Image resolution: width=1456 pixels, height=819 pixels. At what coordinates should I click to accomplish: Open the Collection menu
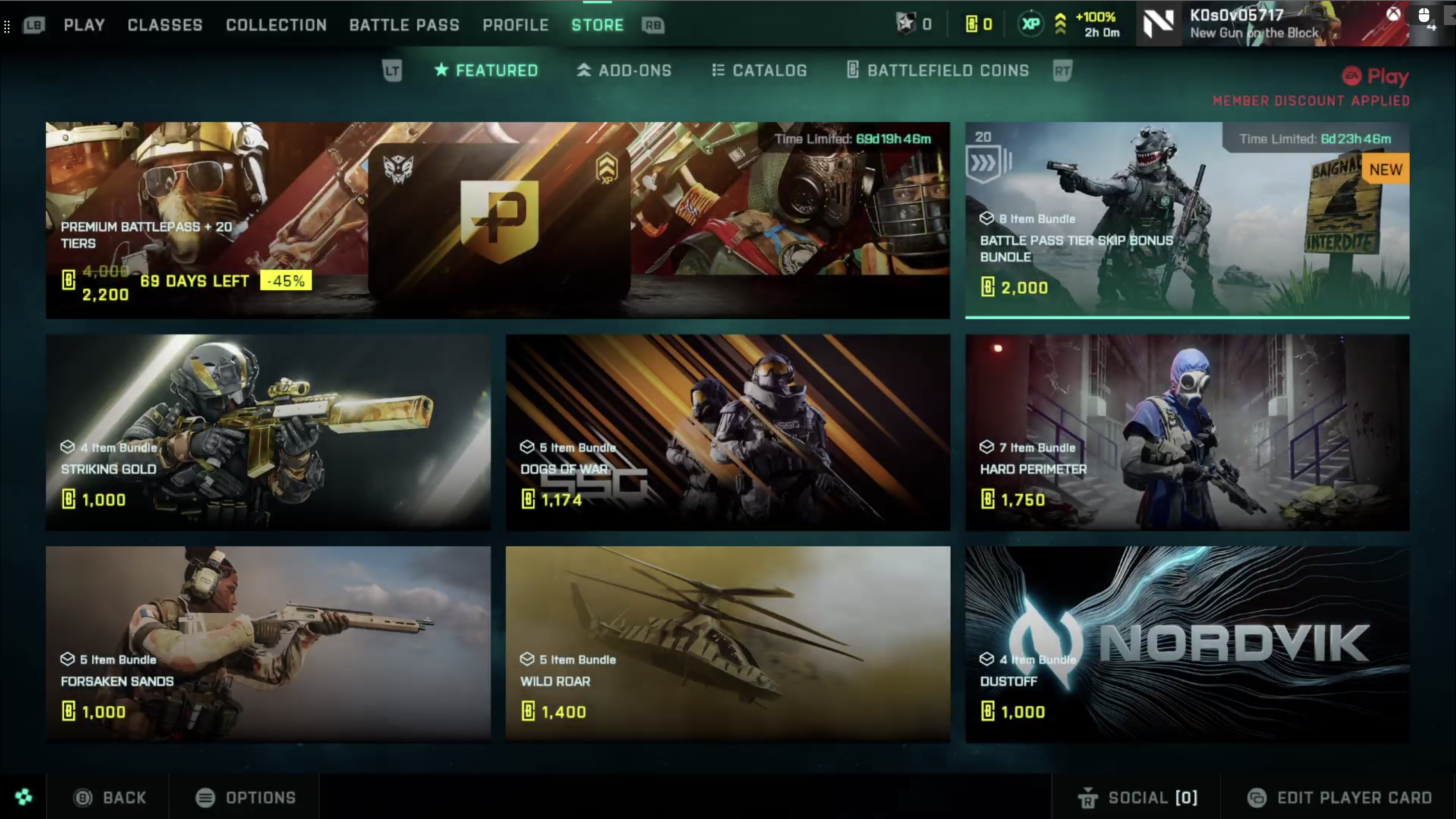pyautogui.click(x=276, y=25)
